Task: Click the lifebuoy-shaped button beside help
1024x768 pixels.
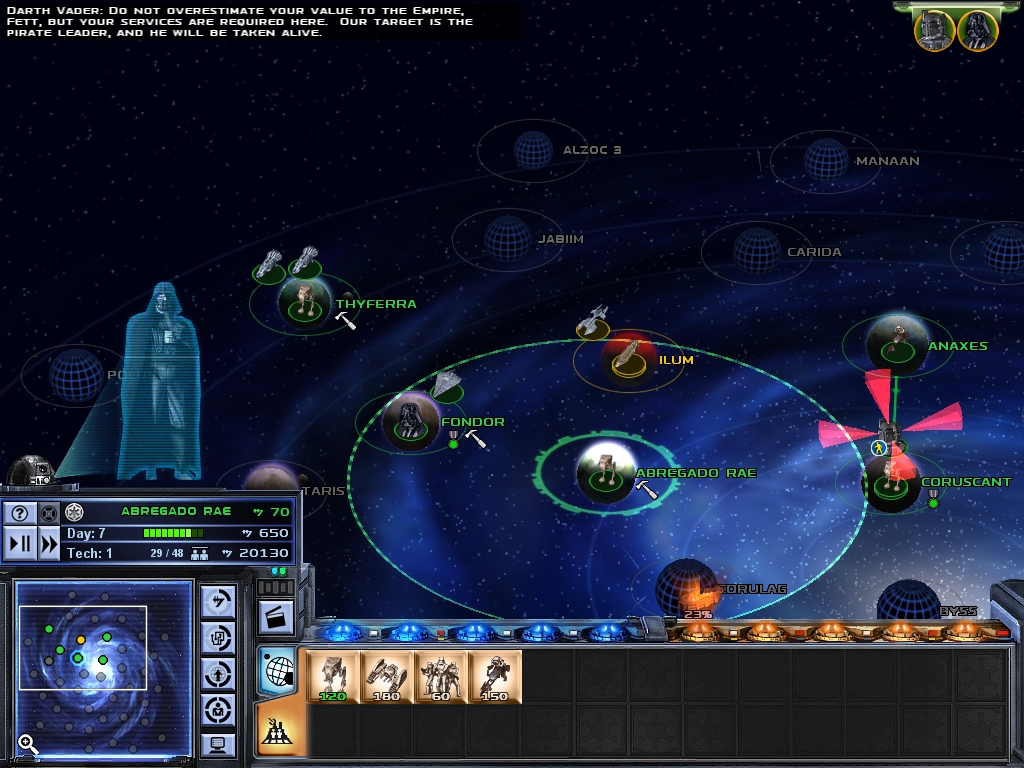Action: (49, 513)
